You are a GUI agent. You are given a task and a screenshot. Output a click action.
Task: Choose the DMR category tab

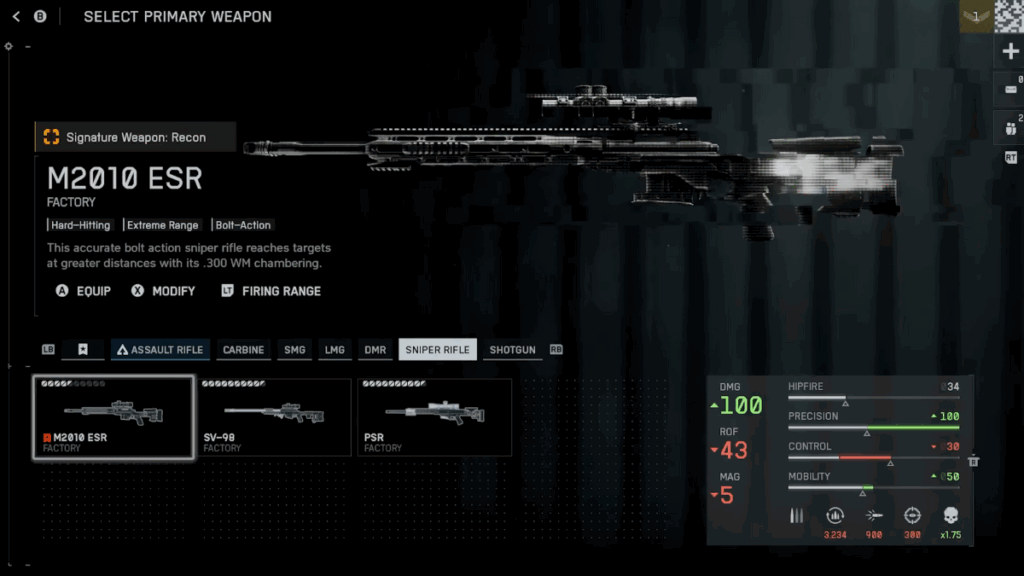coord(375,350)
